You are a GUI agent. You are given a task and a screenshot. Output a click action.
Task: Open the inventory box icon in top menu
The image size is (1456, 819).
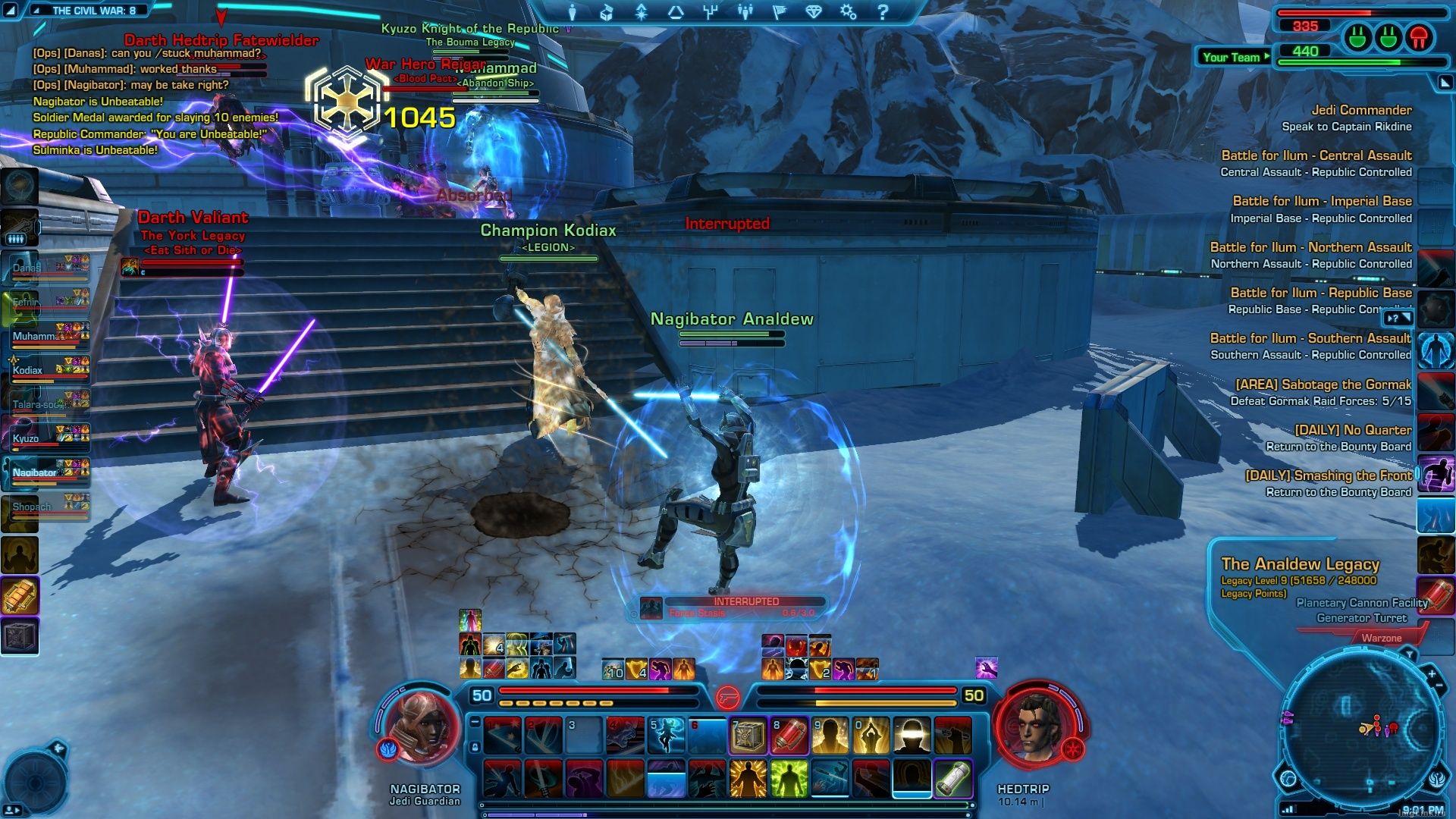pyautogui.click(x=607, y=12)
